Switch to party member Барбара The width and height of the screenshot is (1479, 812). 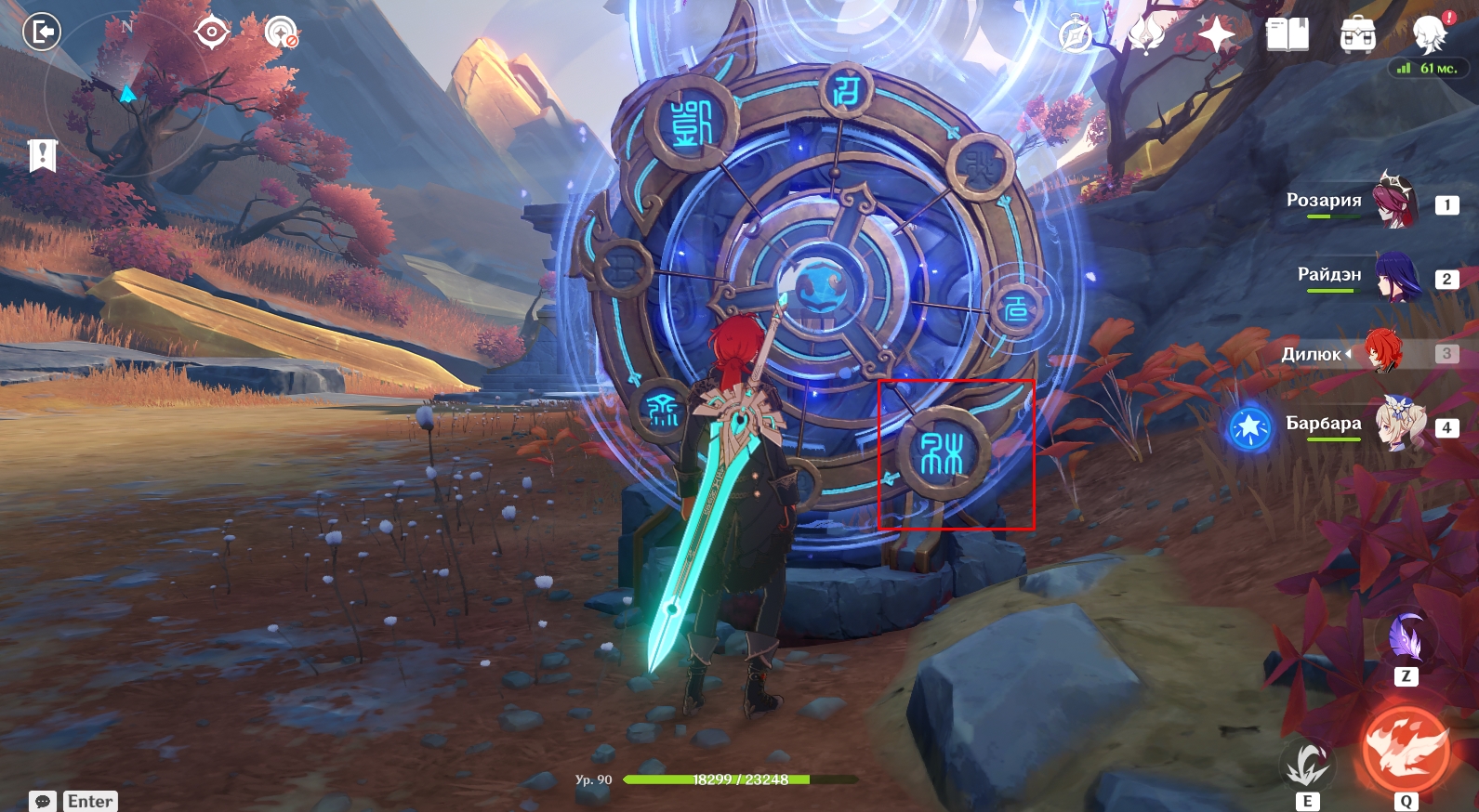[1399, 425]
